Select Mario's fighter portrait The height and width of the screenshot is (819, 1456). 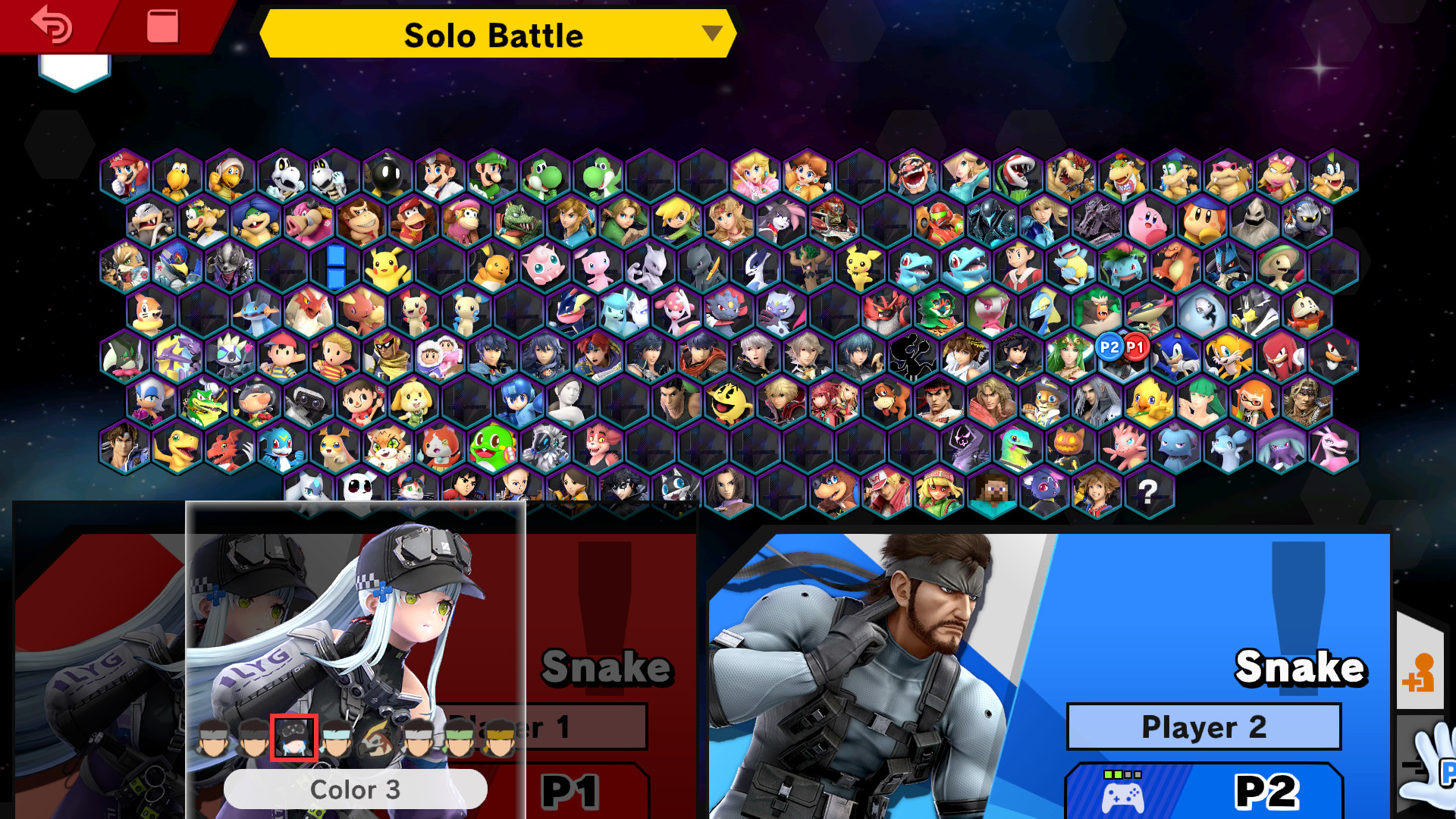tap(126, 175)
